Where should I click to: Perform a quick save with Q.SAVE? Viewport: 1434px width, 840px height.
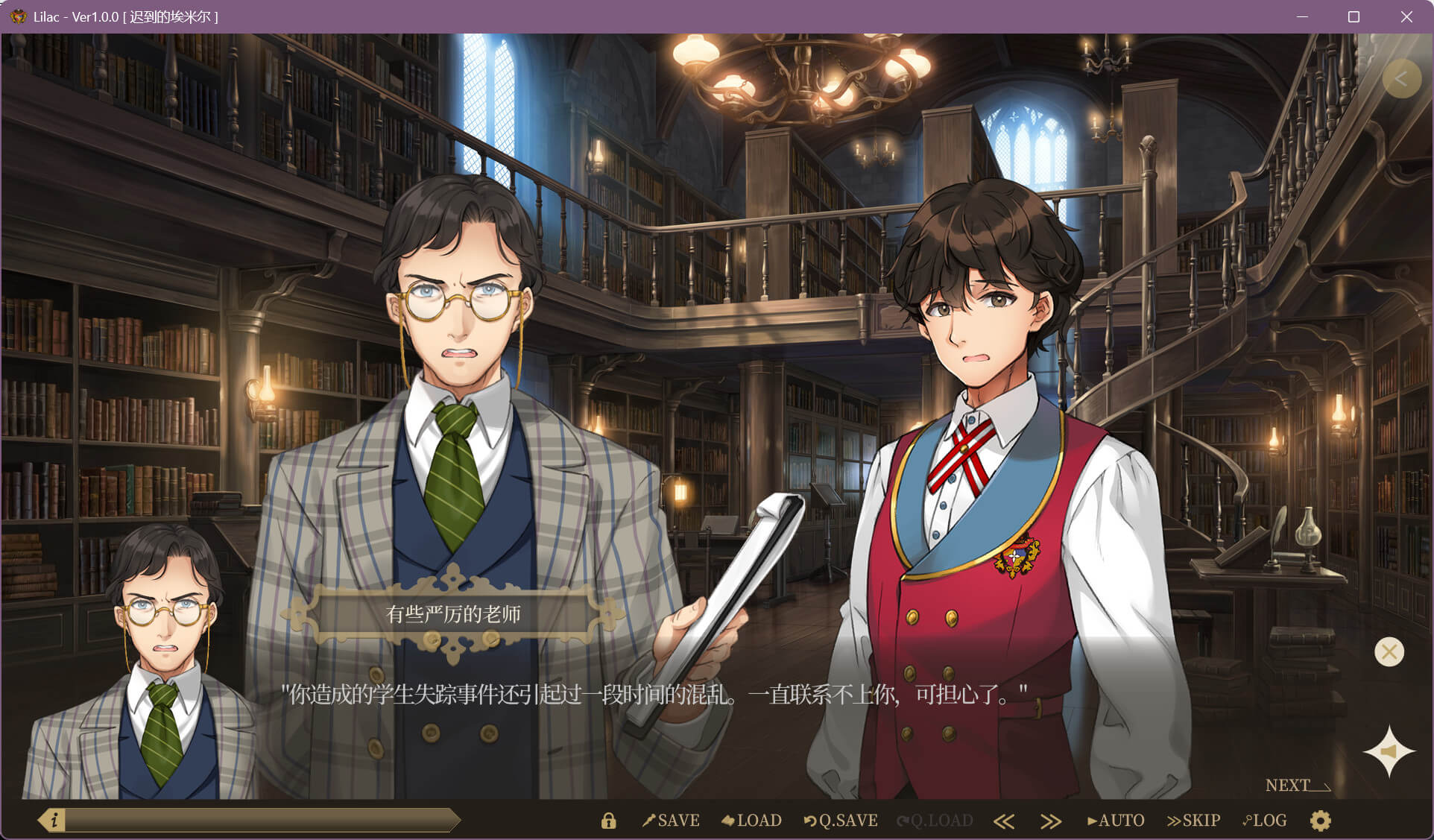pos(840,821)
